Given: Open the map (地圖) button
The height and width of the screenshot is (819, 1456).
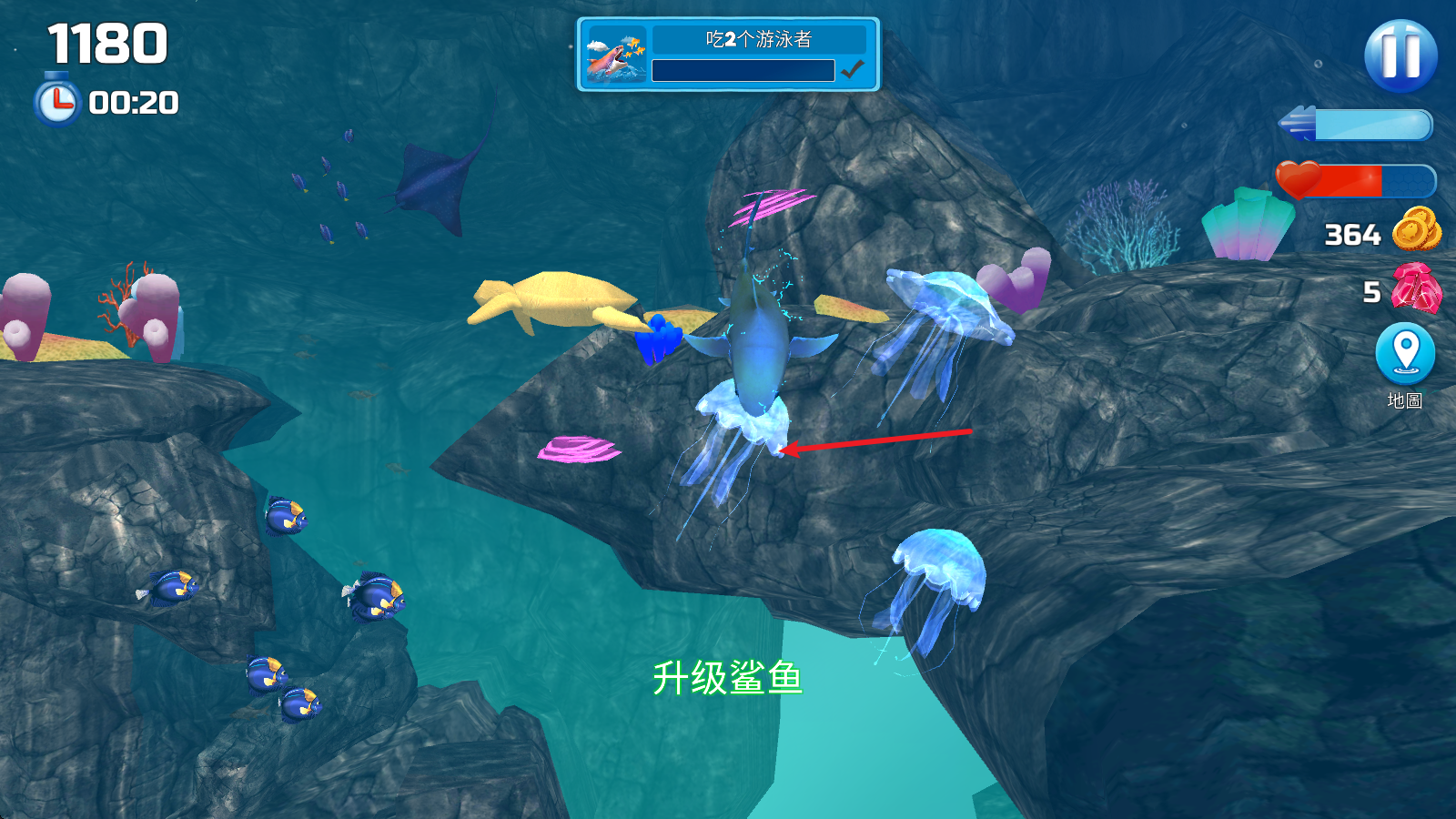Looking at the screenshot, I should [1405, 356].
